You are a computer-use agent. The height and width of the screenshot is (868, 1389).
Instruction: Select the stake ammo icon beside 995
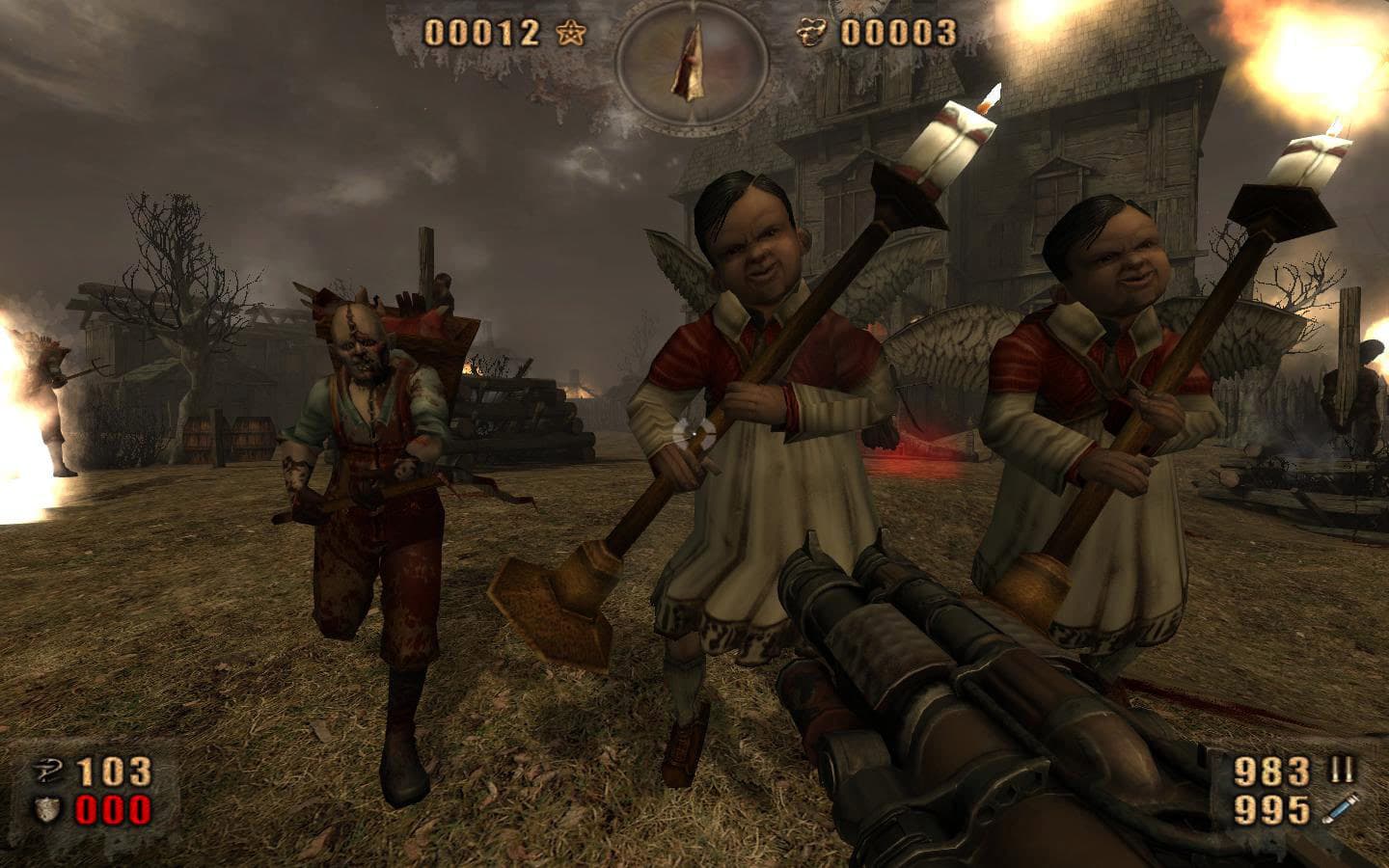pyautogui.click(x=1341, y=808)
